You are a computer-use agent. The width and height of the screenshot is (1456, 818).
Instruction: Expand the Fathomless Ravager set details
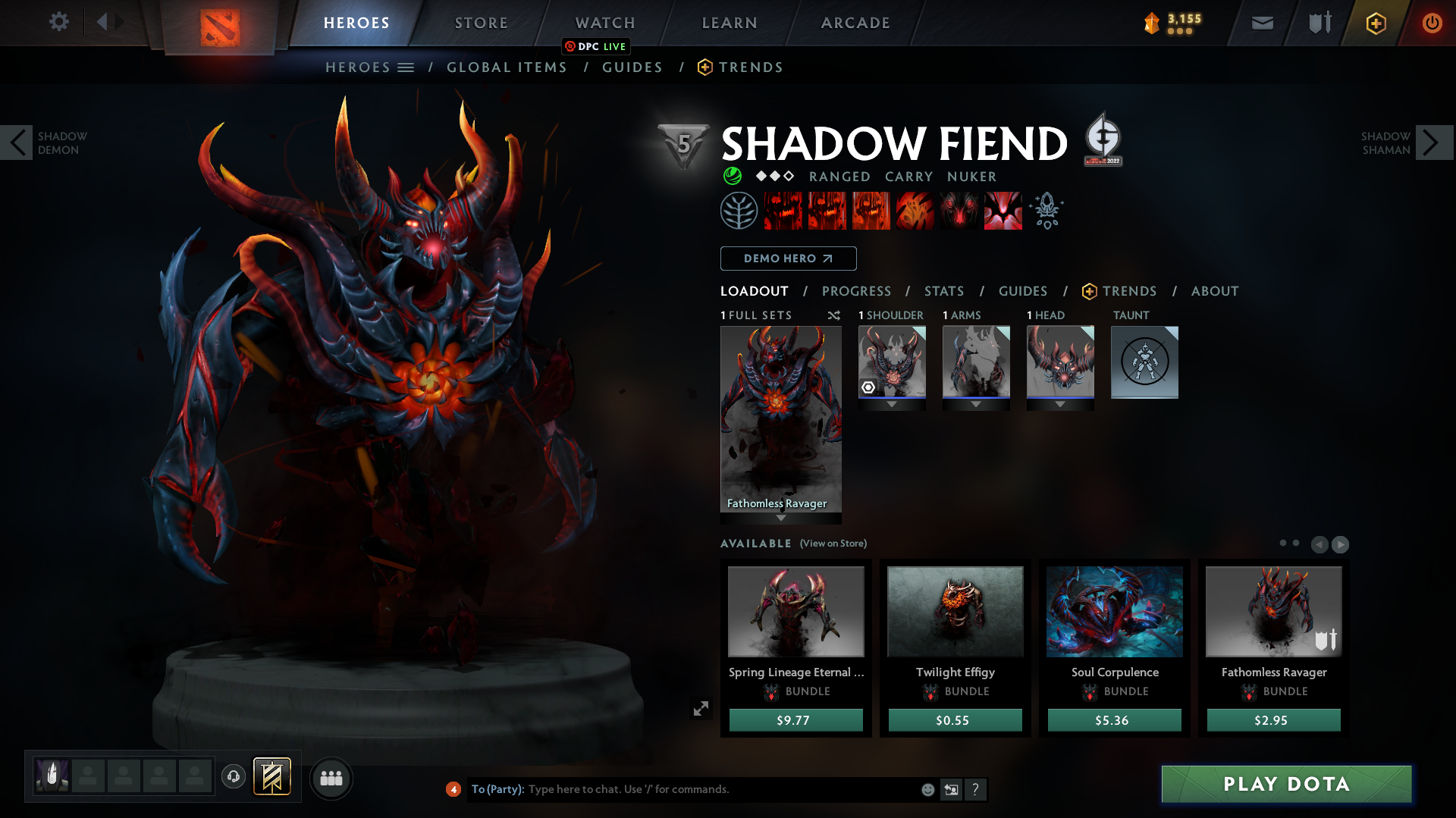[781, 519]
